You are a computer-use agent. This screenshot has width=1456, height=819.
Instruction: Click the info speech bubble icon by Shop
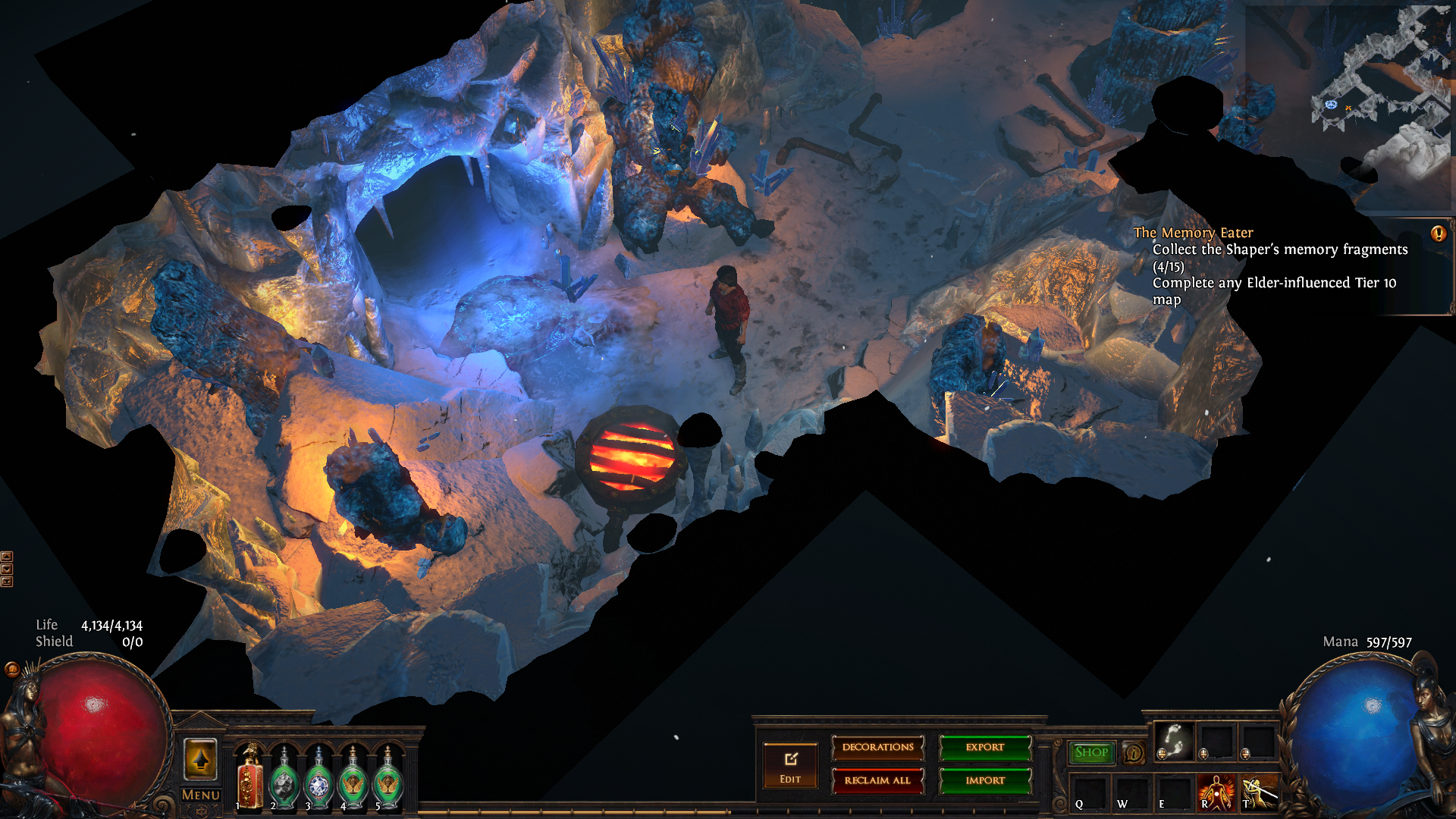(1134, 753)
